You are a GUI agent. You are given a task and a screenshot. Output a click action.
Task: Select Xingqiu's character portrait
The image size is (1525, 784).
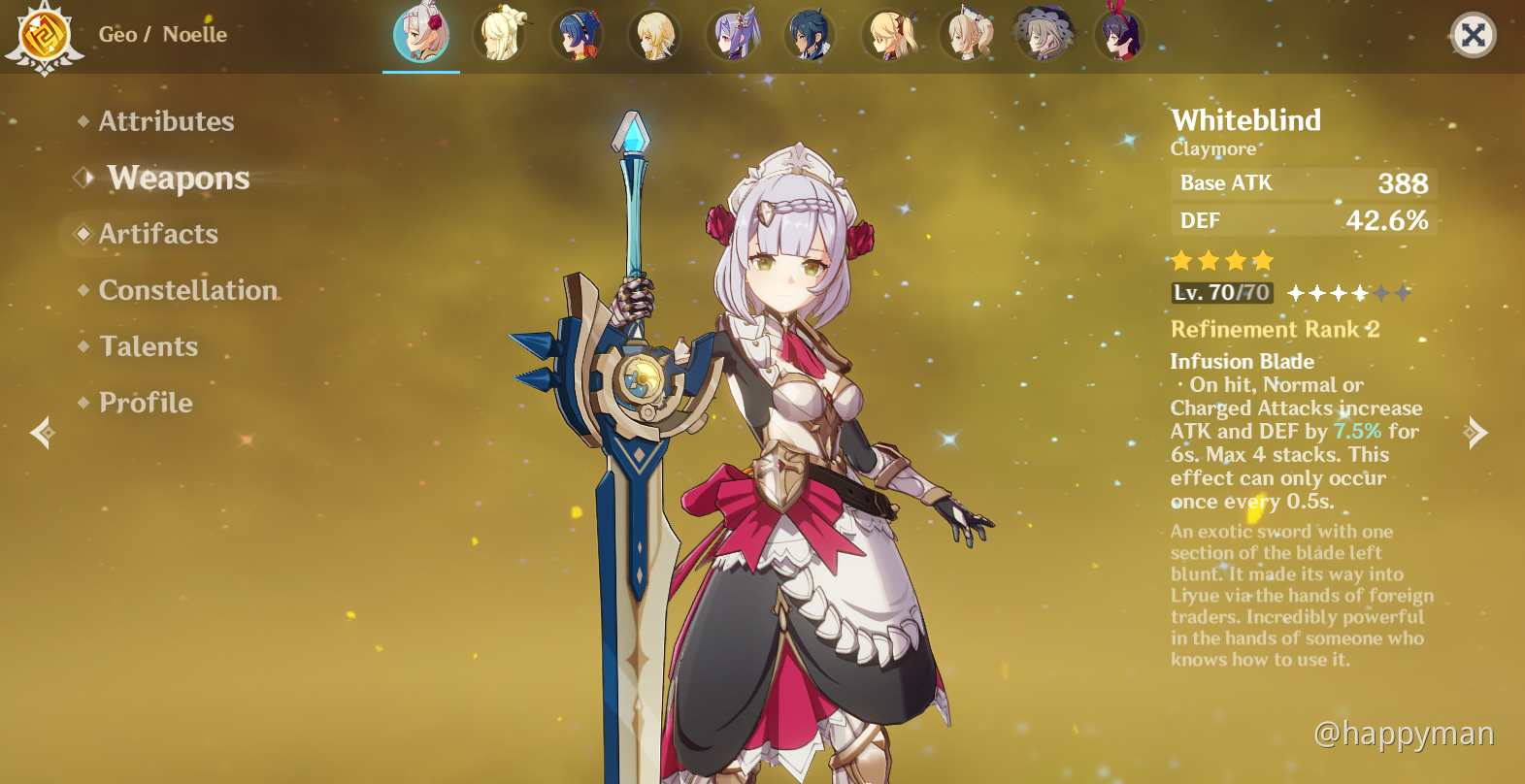[x=578, y=35]
